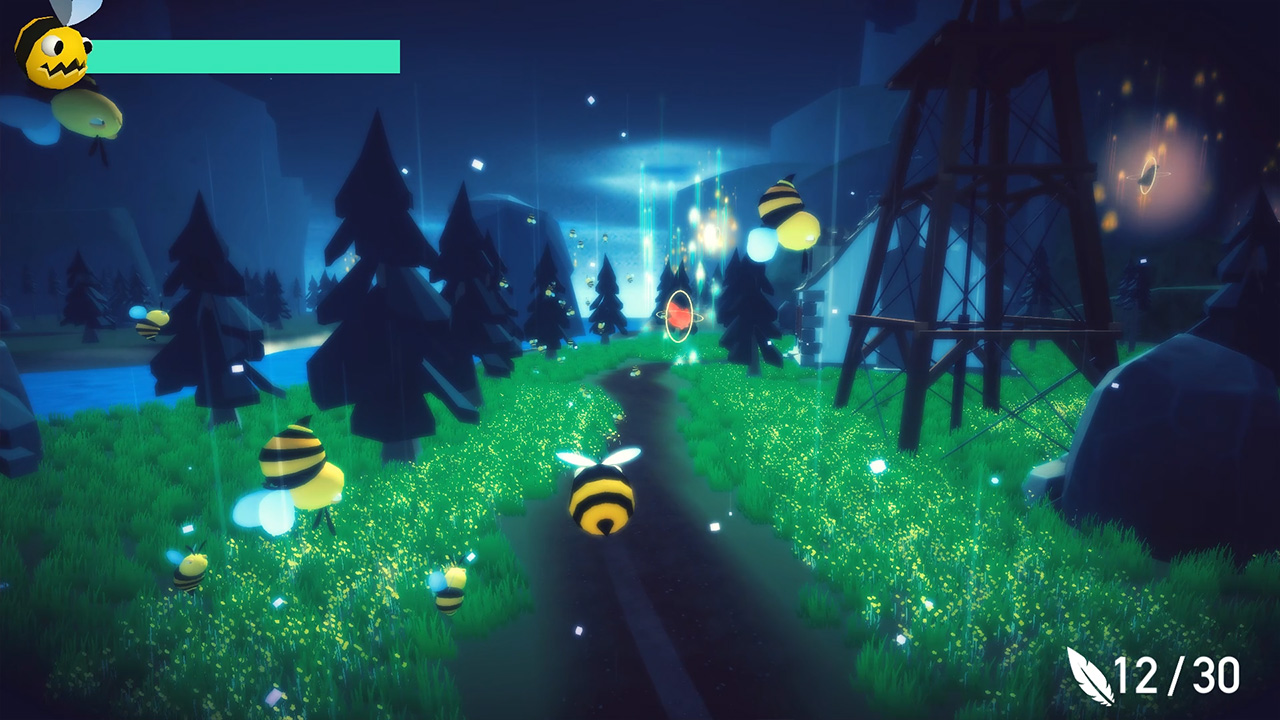Click the 12 / 30 feather count text

tap(1175, 675)
